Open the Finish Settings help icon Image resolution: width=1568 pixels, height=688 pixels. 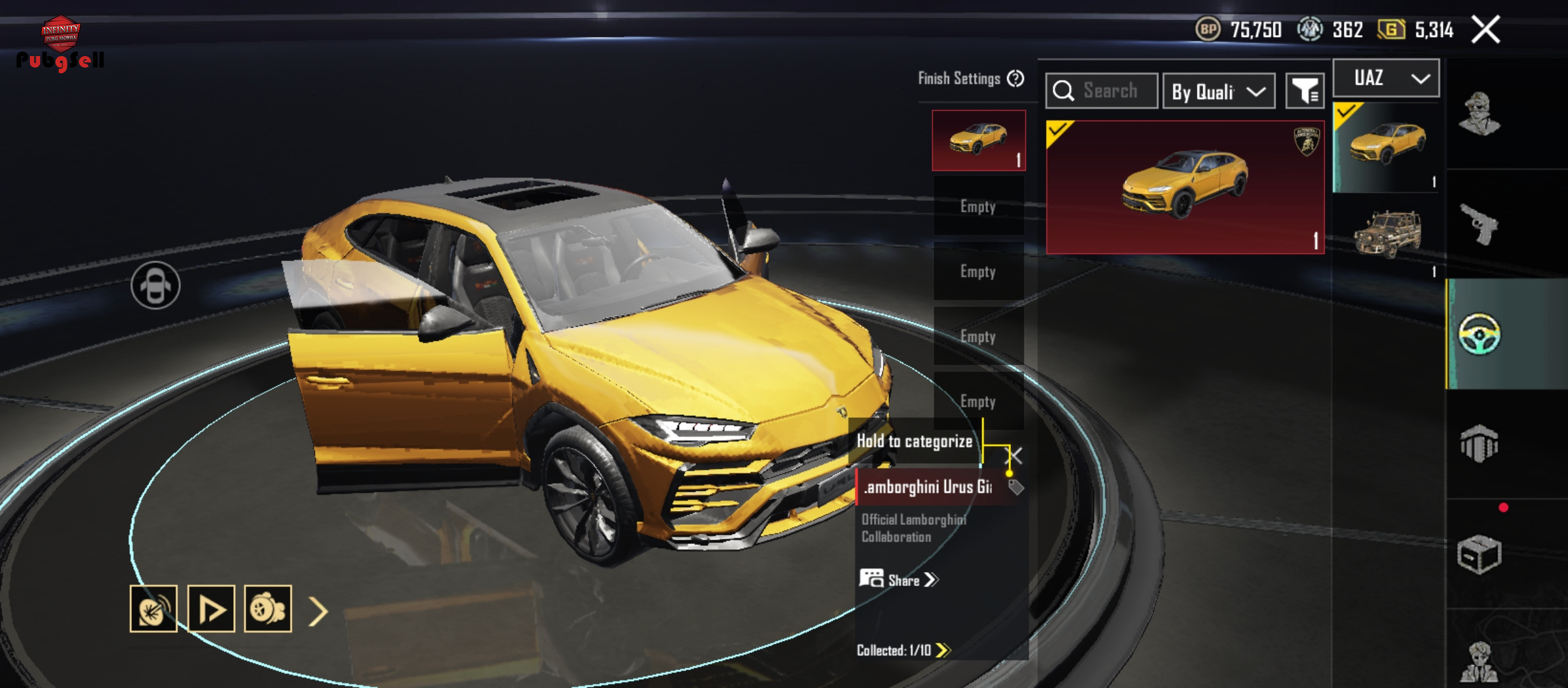(1015, 78)
